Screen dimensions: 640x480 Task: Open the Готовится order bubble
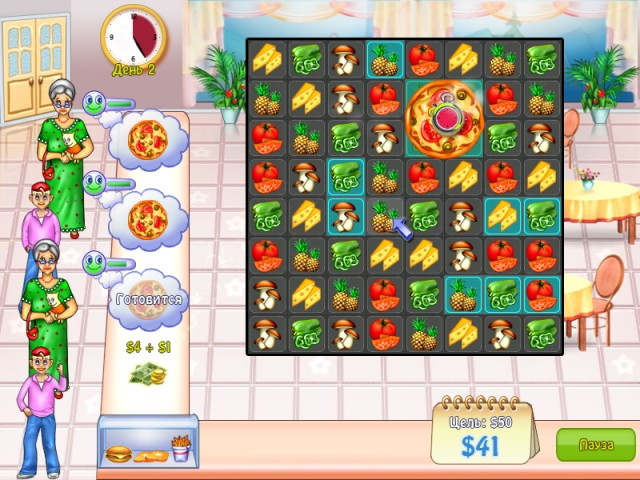click(146, 299)
